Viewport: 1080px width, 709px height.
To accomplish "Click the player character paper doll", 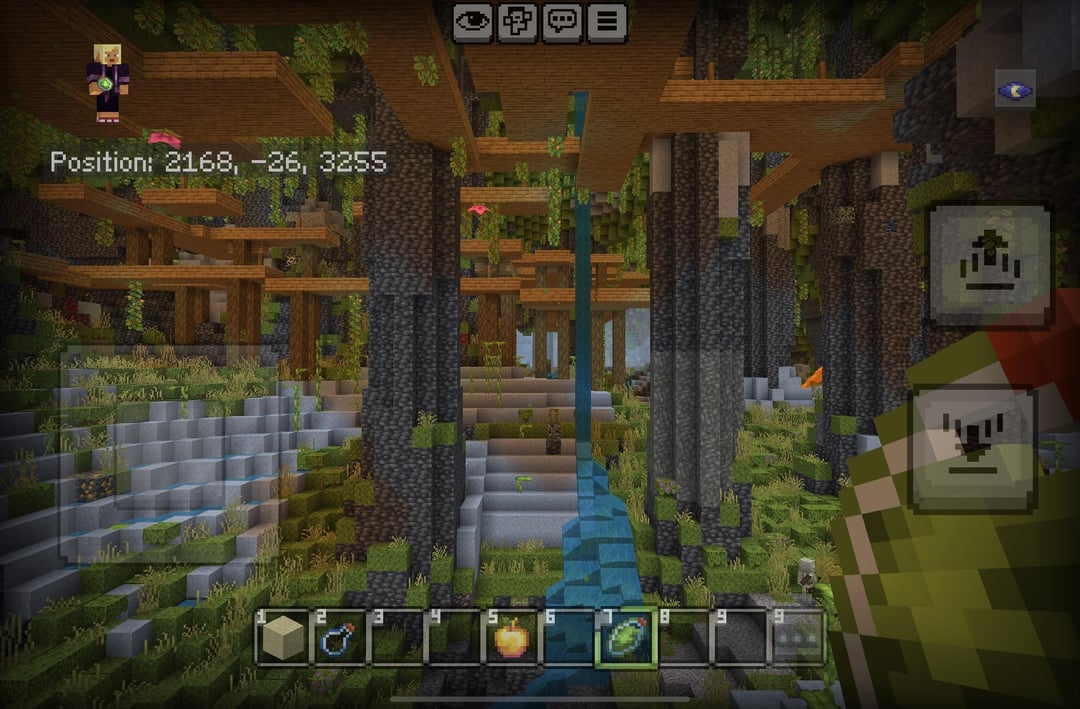I will (x=106, y=83).
